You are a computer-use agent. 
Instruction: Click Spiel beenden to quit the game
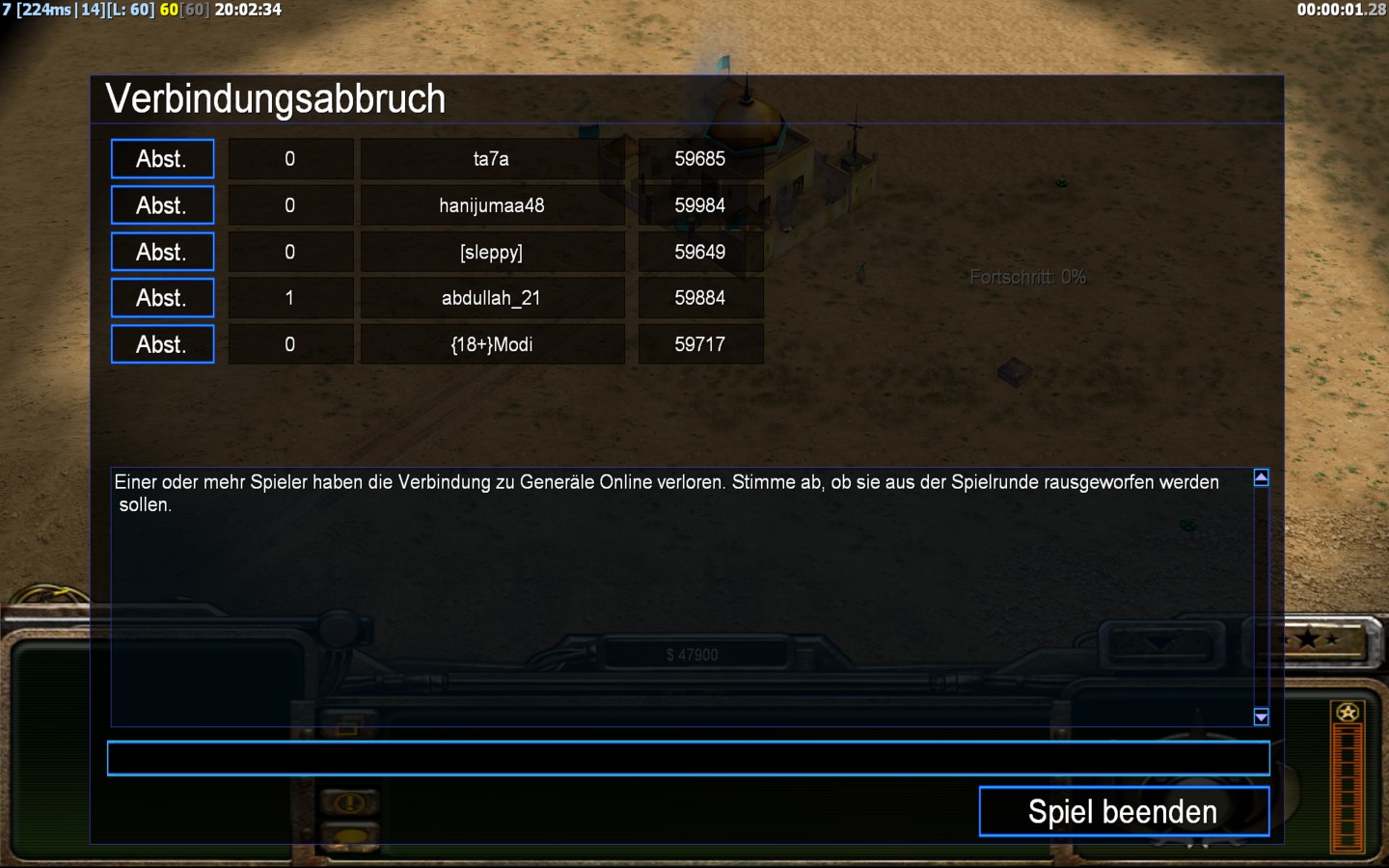1124,811
